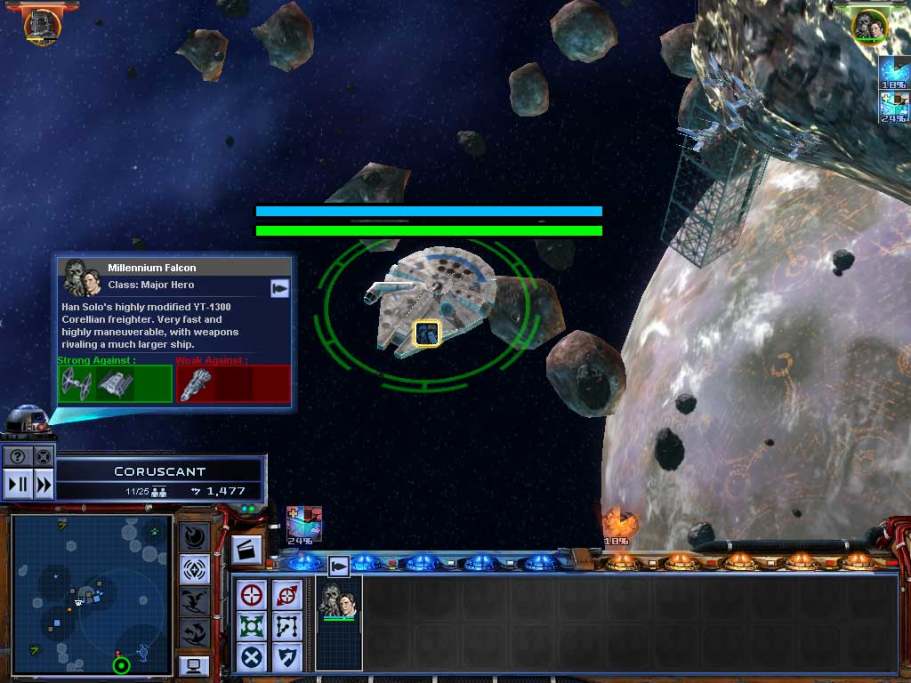Activate the green arrows move command
This screenshot has height=683, width=911.
coord(253,626)
